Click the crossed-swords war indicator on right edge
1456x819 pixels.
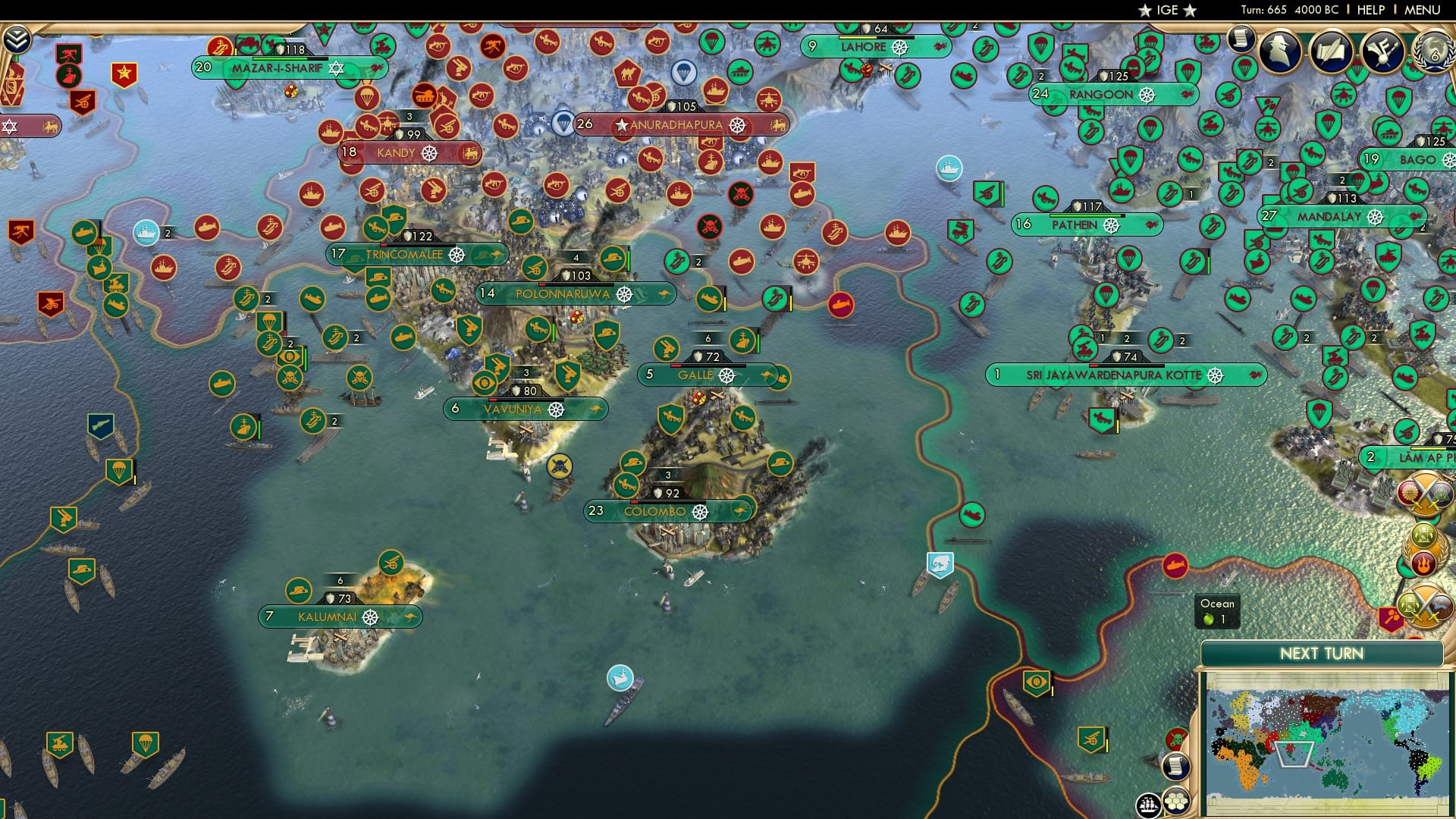point(1423,493)
